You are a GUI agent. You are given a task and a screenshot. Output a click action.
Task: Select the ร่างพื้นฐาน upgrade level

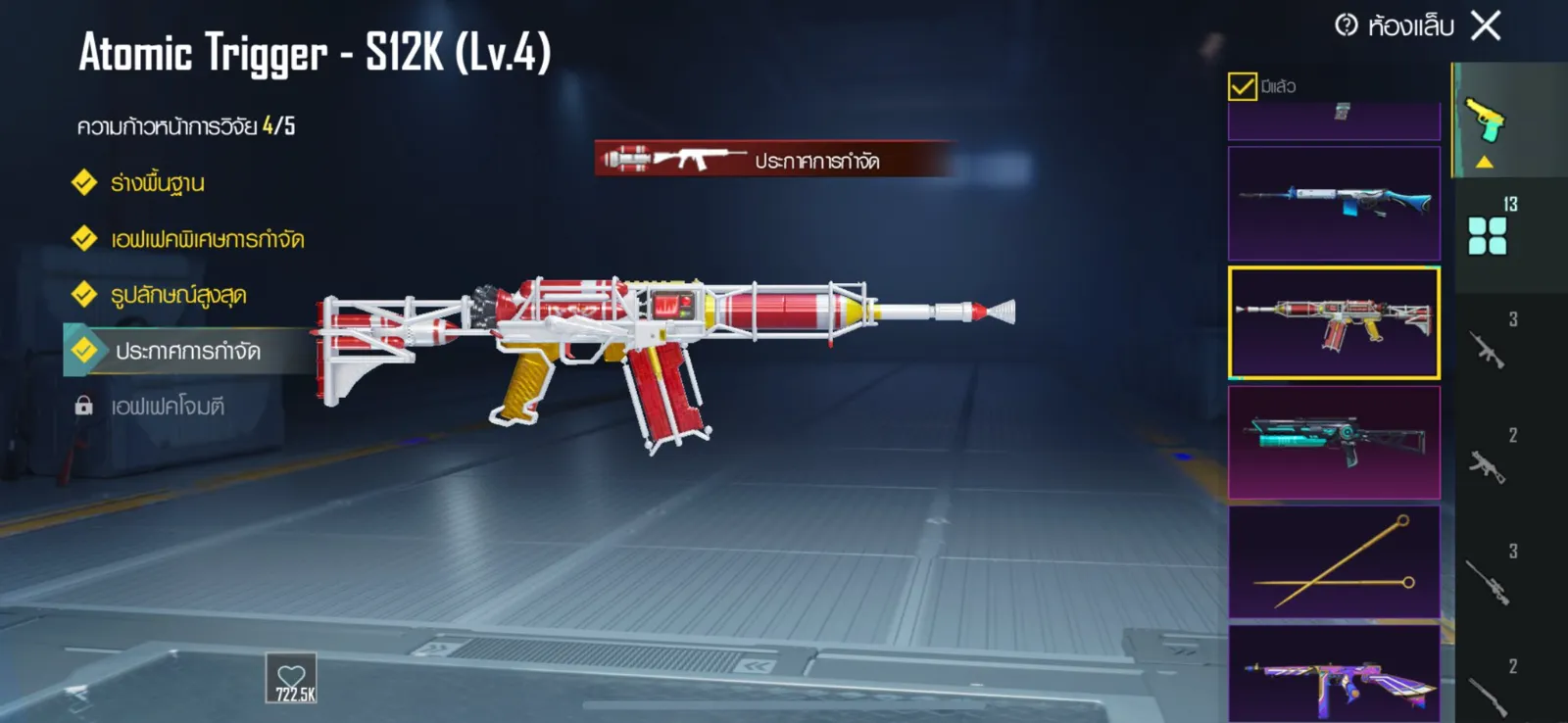click(x=157, y=183)
